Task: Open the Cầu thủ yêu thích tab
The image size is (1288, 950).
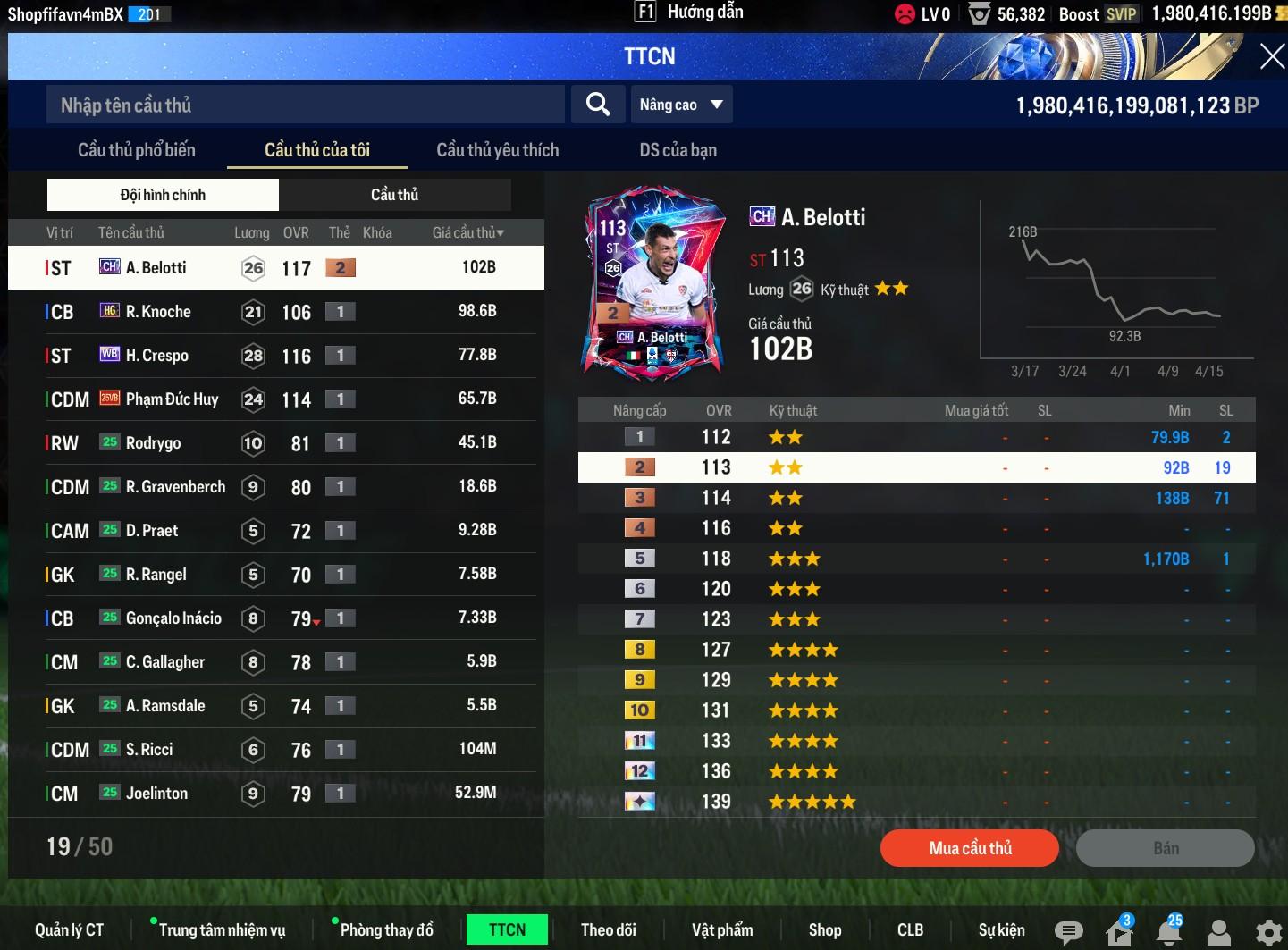Action: pos(497,150)
